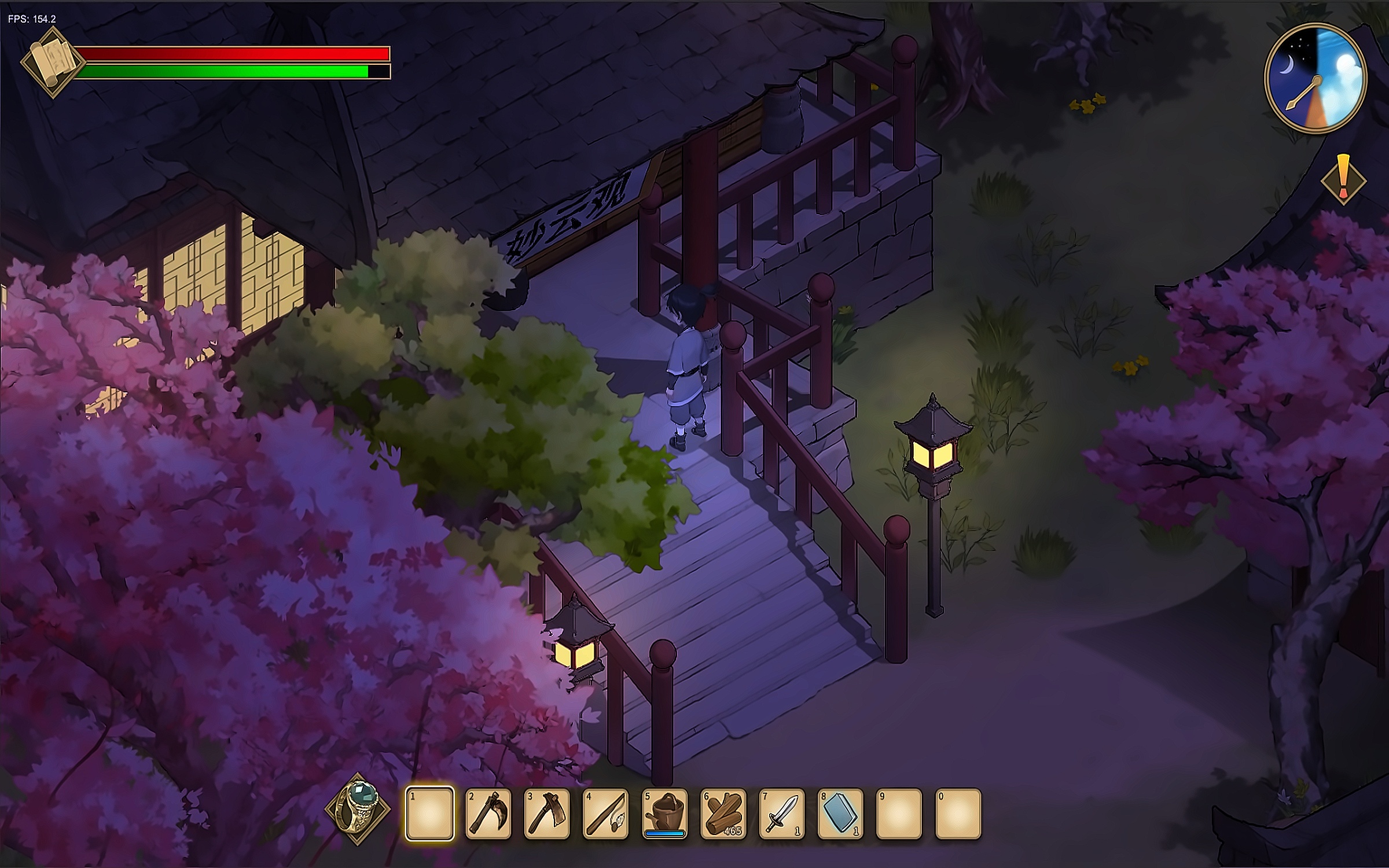Image resolution: width=1389 pixels, height=868 pixels.
Task: Pick the wood logs stack of 465
Action: pos(723,813)
